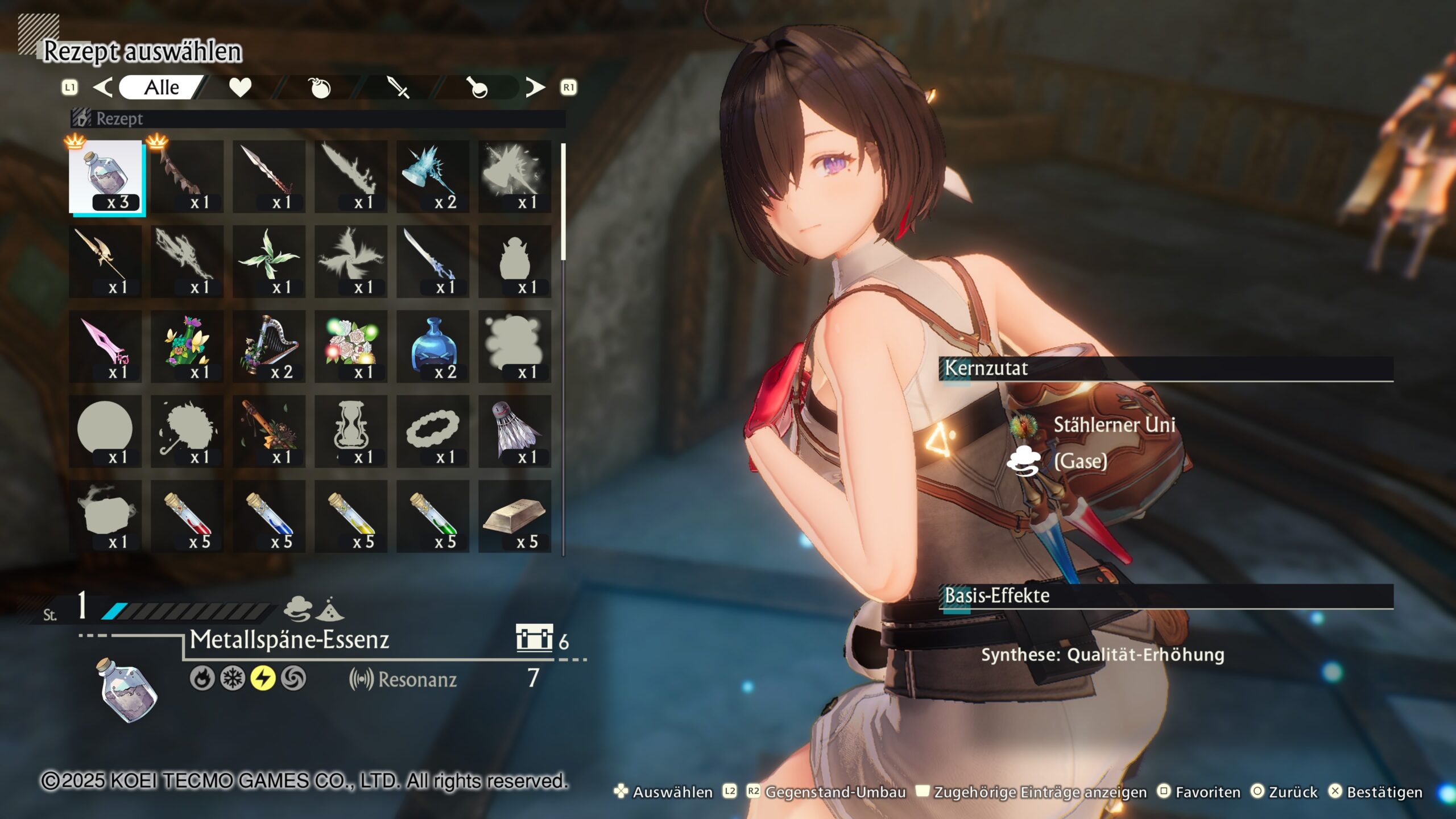Screen dimensions: 1456x819
Task: Select the bomb category tab
Action: click(320, 88)
